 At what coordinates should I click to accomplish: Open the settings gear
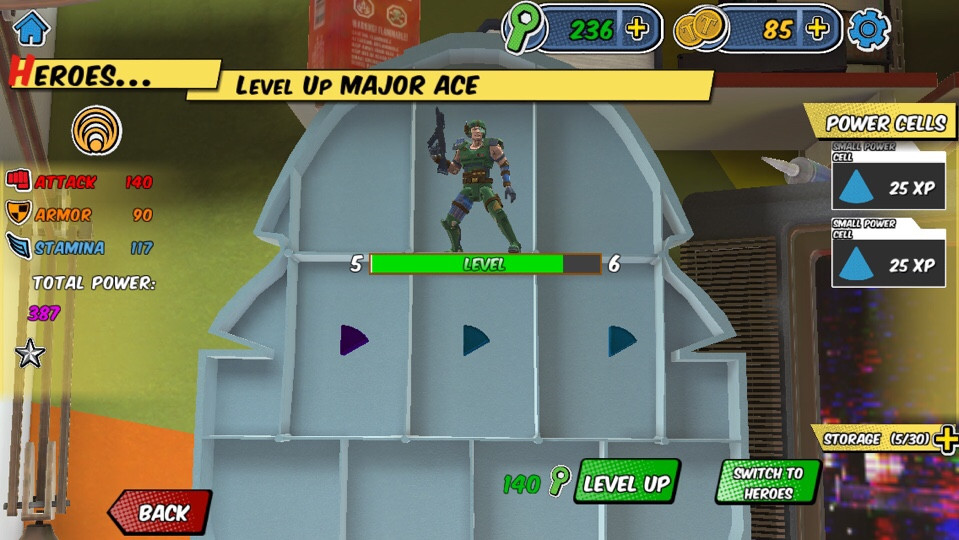pyautogui.click(x=868, y=29)
